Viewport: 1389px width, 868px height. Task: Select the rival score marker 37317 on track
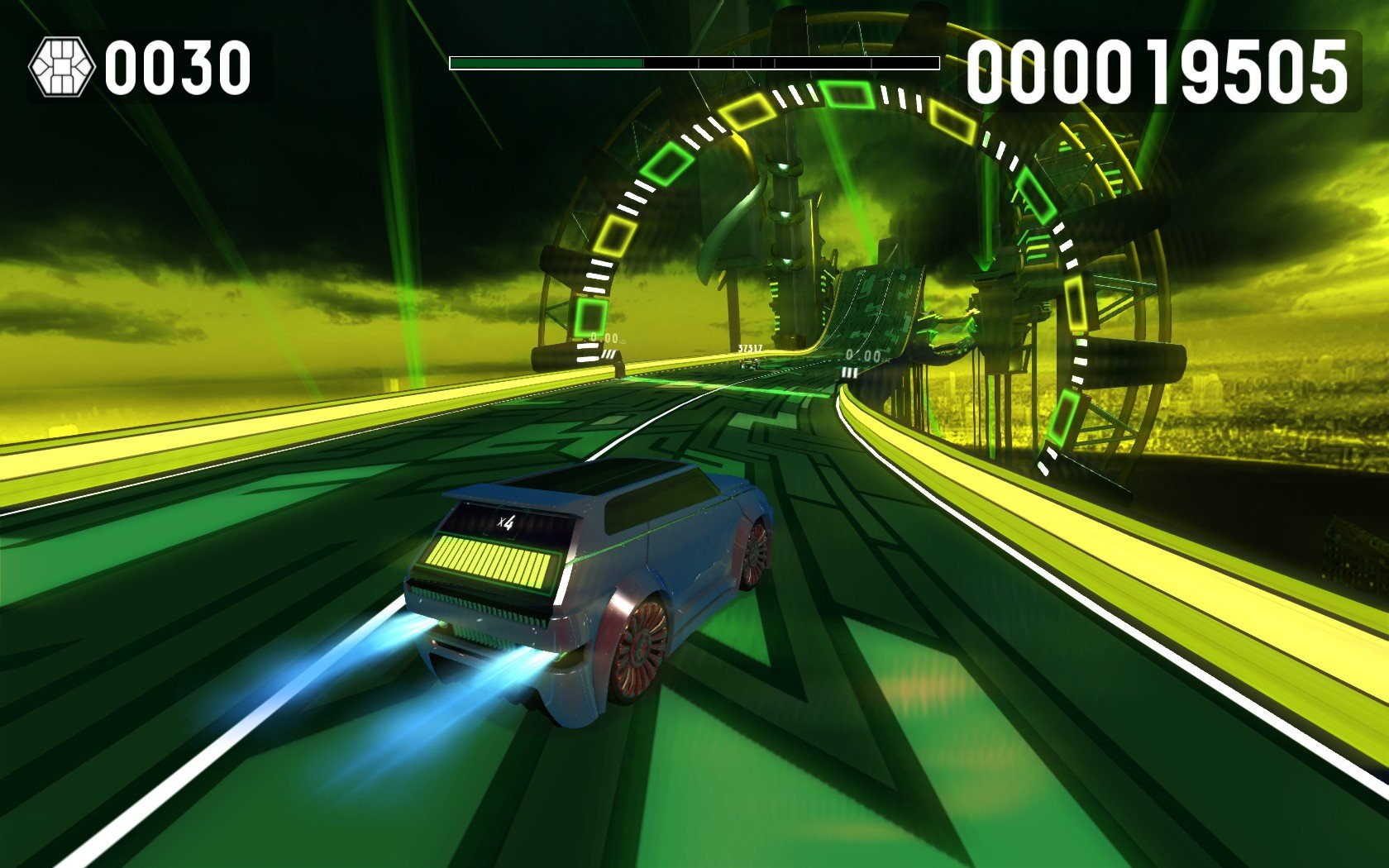[750, 348]
